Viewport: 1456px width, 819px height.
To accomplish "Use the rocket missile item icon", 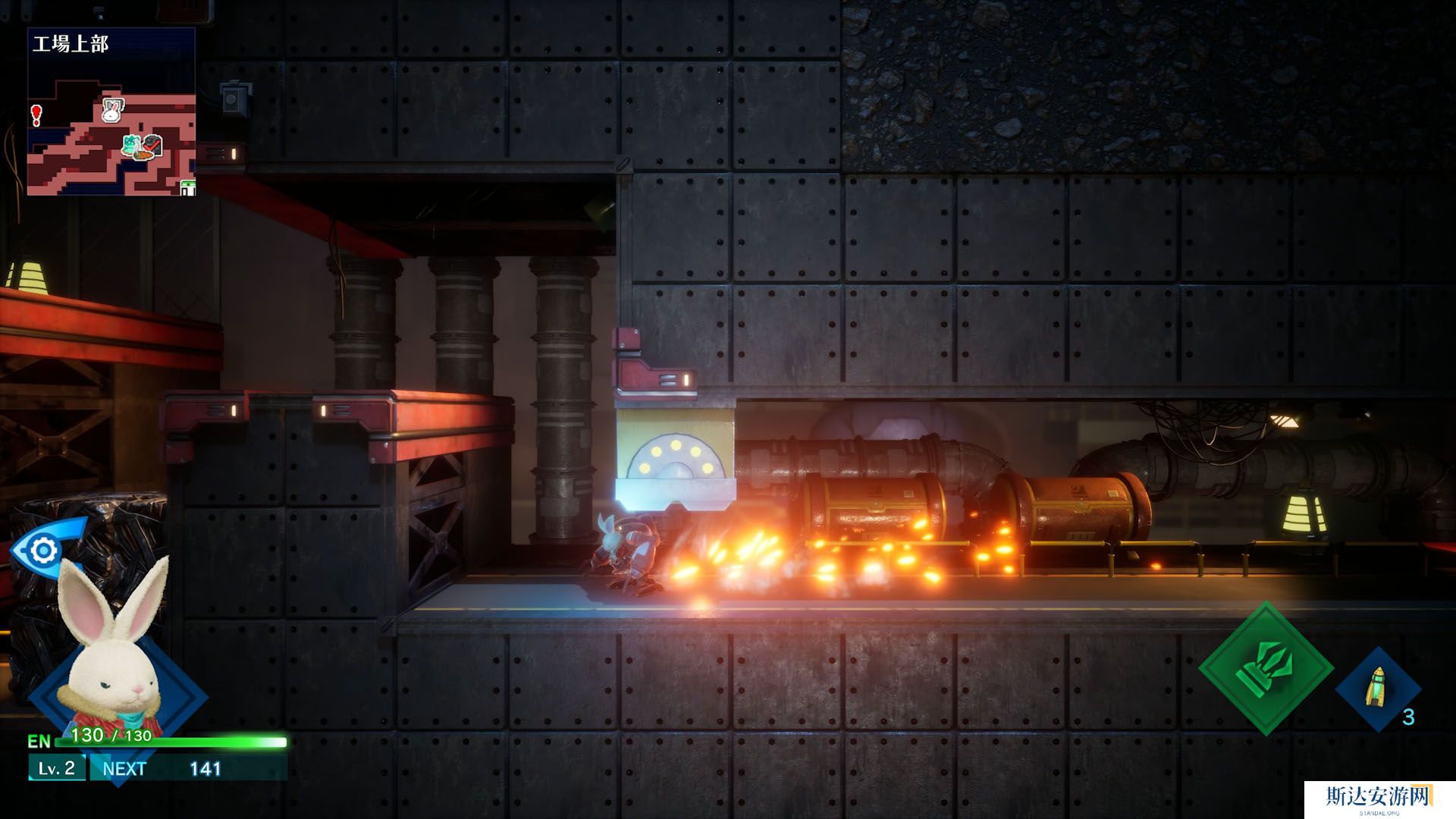I will pos(1377,688).
